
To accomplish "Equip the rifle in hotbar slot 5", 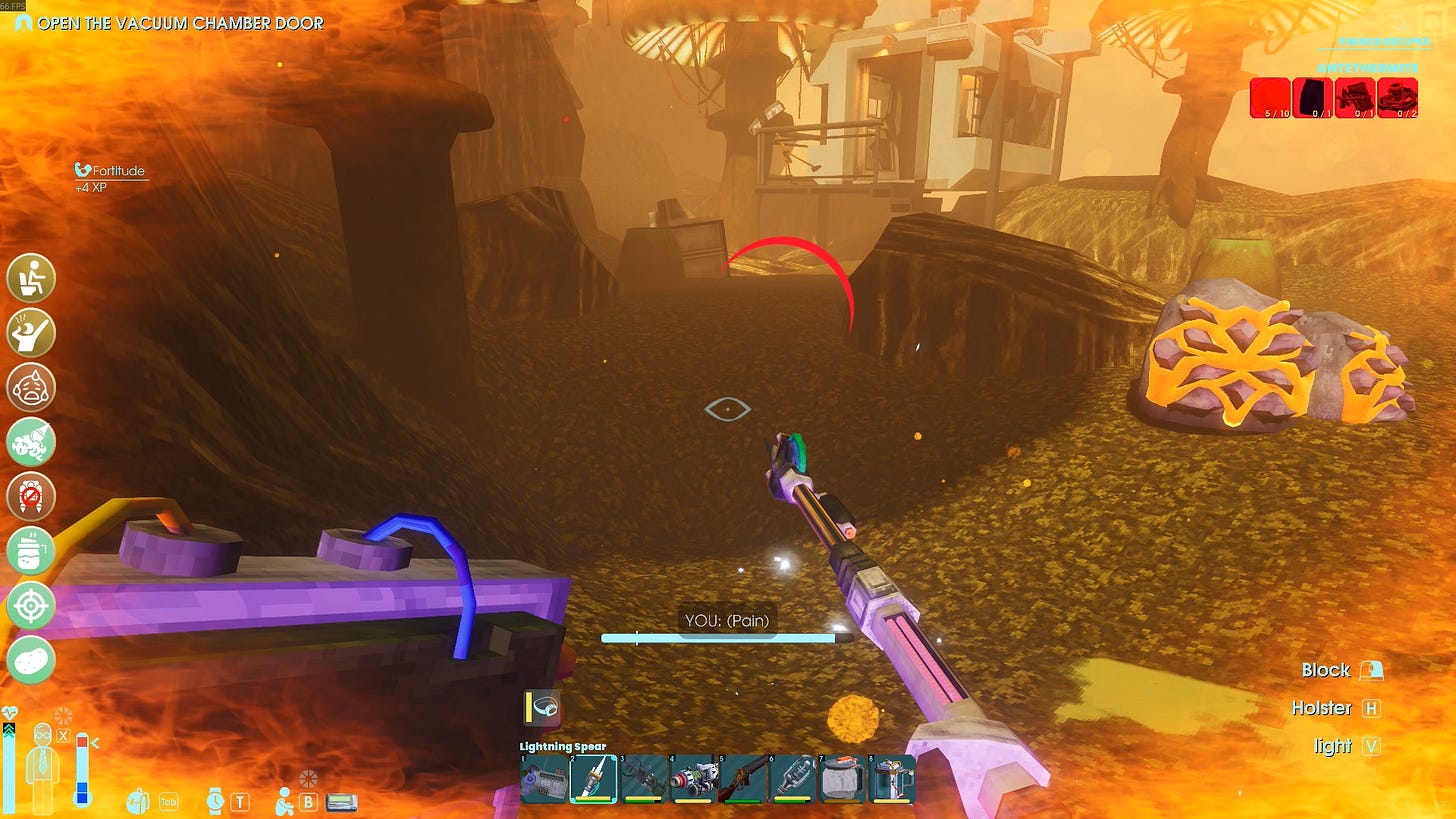I will [x=742, y=778].
